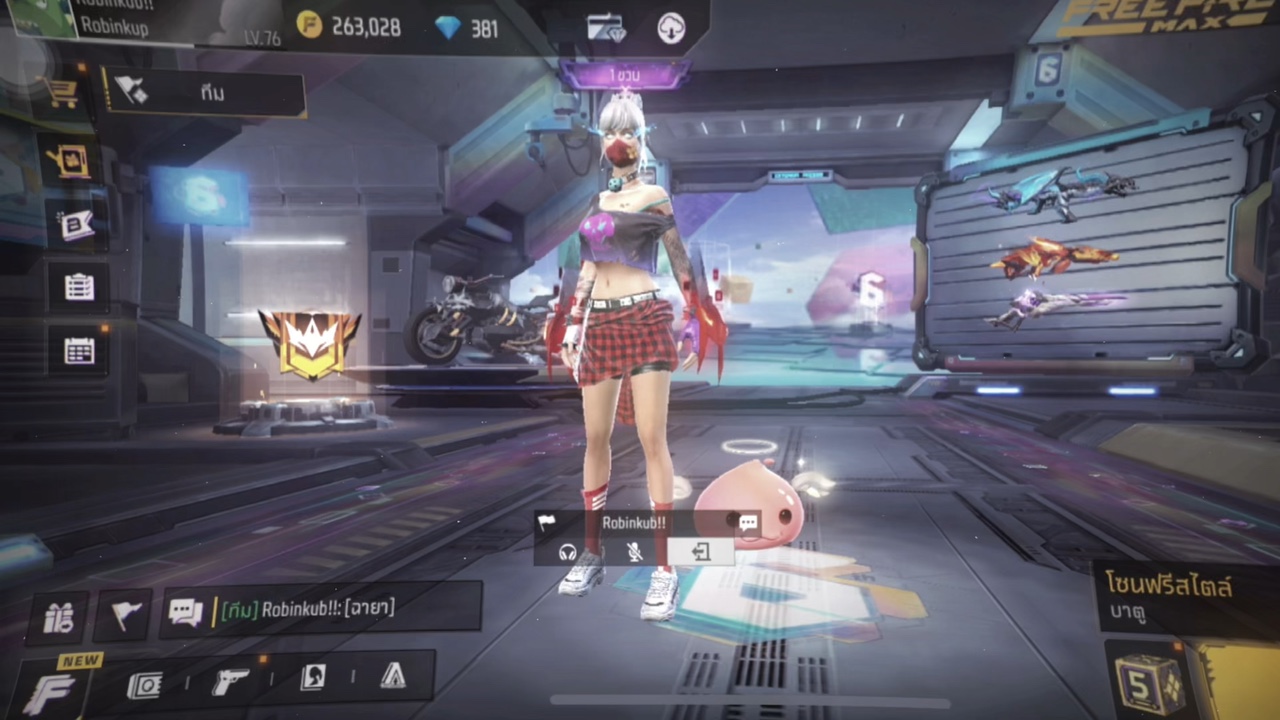The height and width of the screenshot is (720, 1280).
Task: Open the diamond top-up wallet icon
Action: pos(606,28)
